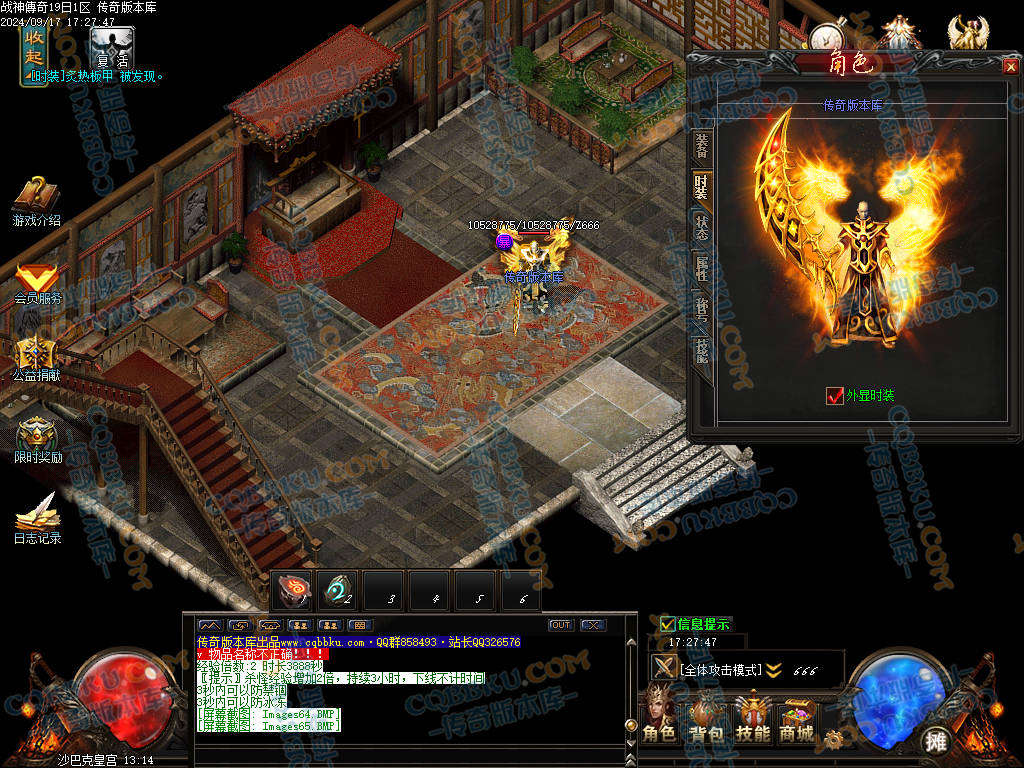Open the 会员服务 member service icon

pos(37,281)
